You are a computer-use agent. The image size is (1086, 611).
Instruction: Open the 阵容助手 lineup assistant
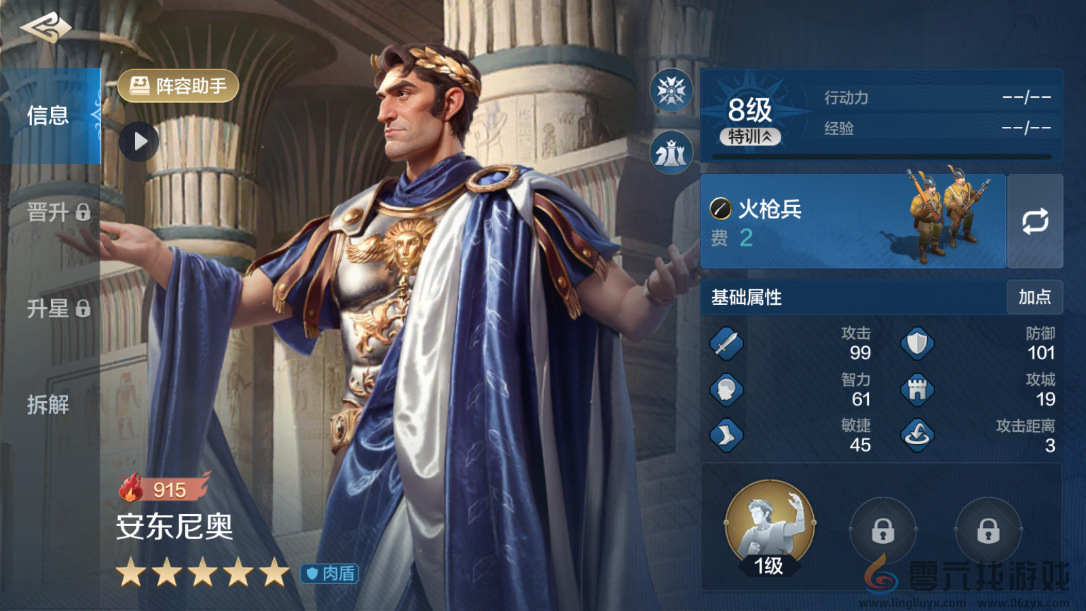178,86
